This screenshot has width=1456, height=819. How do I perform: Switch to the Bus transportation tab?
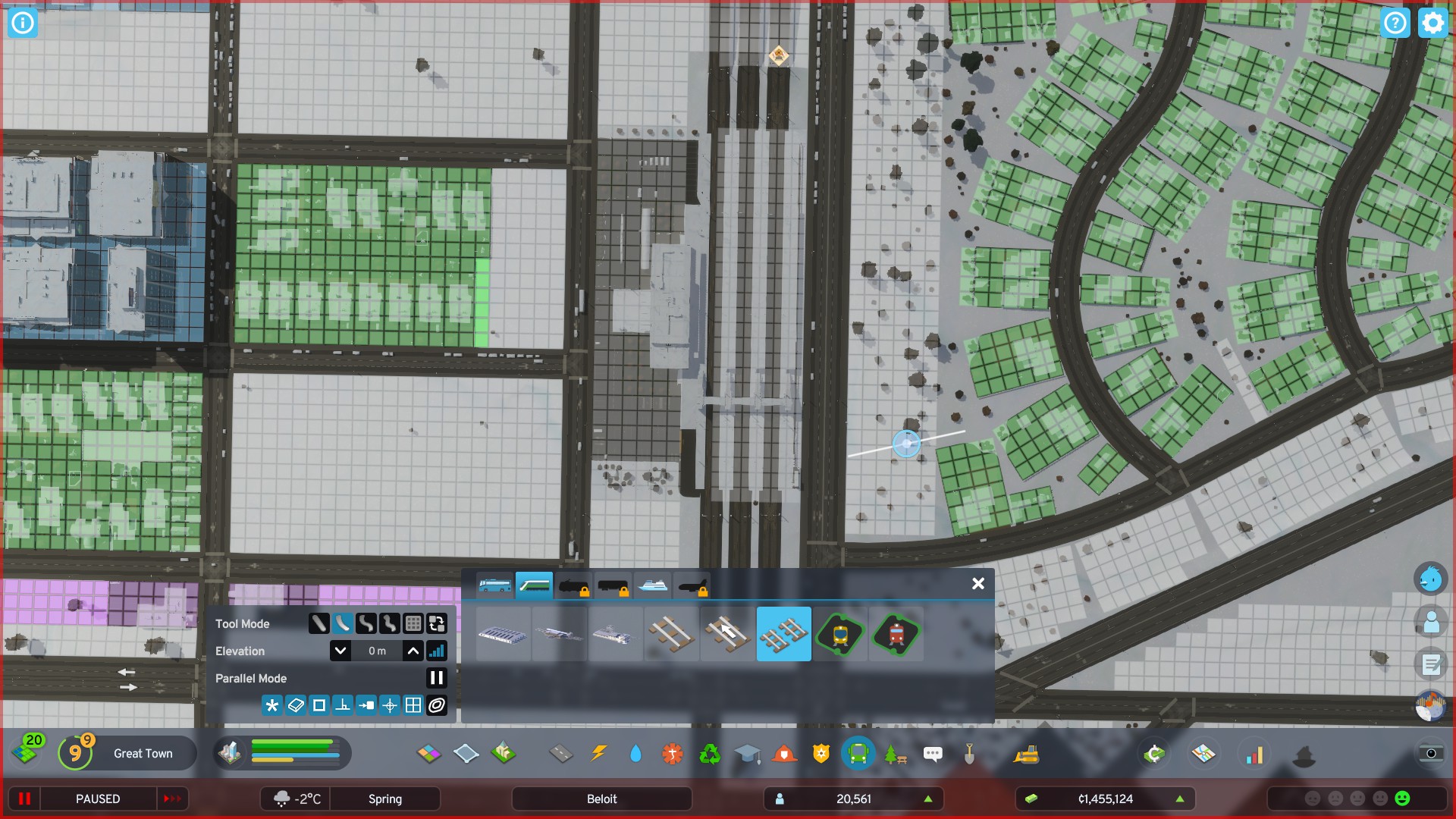(493, 585)
